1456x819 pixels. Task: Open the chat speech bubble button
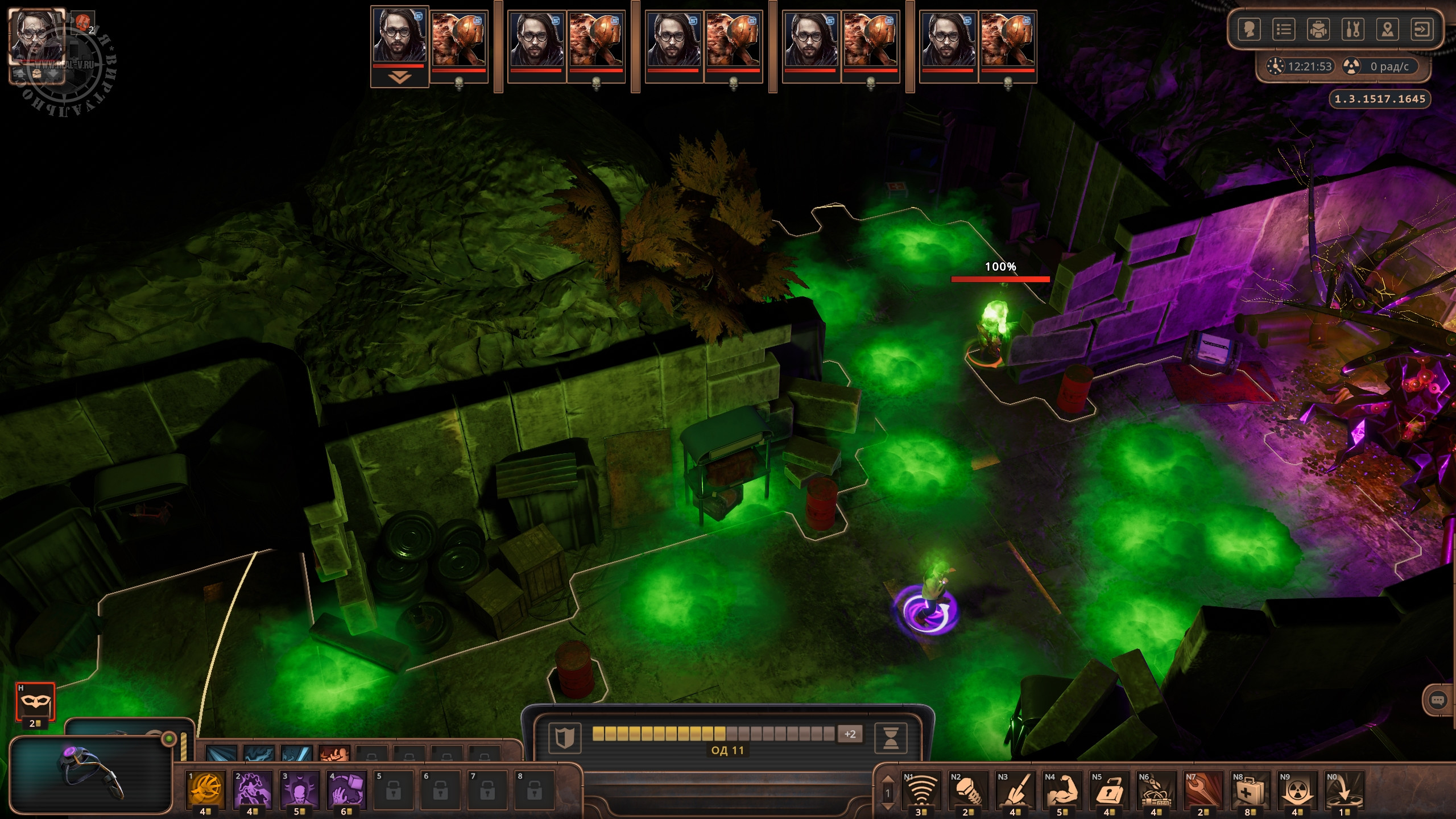[x=1437, y=701]
